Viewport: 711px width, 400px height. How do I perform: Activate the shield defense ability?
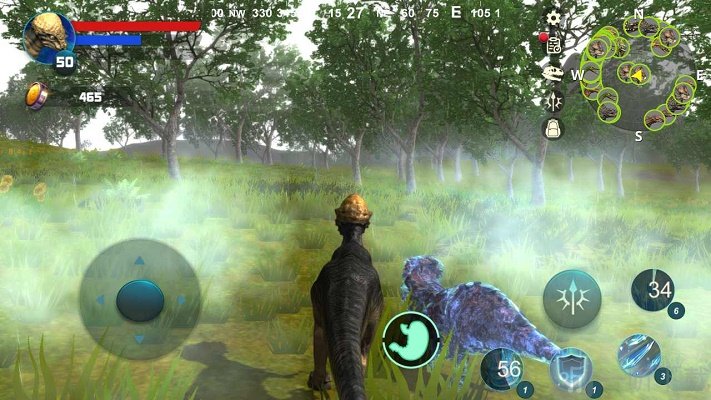571,368
